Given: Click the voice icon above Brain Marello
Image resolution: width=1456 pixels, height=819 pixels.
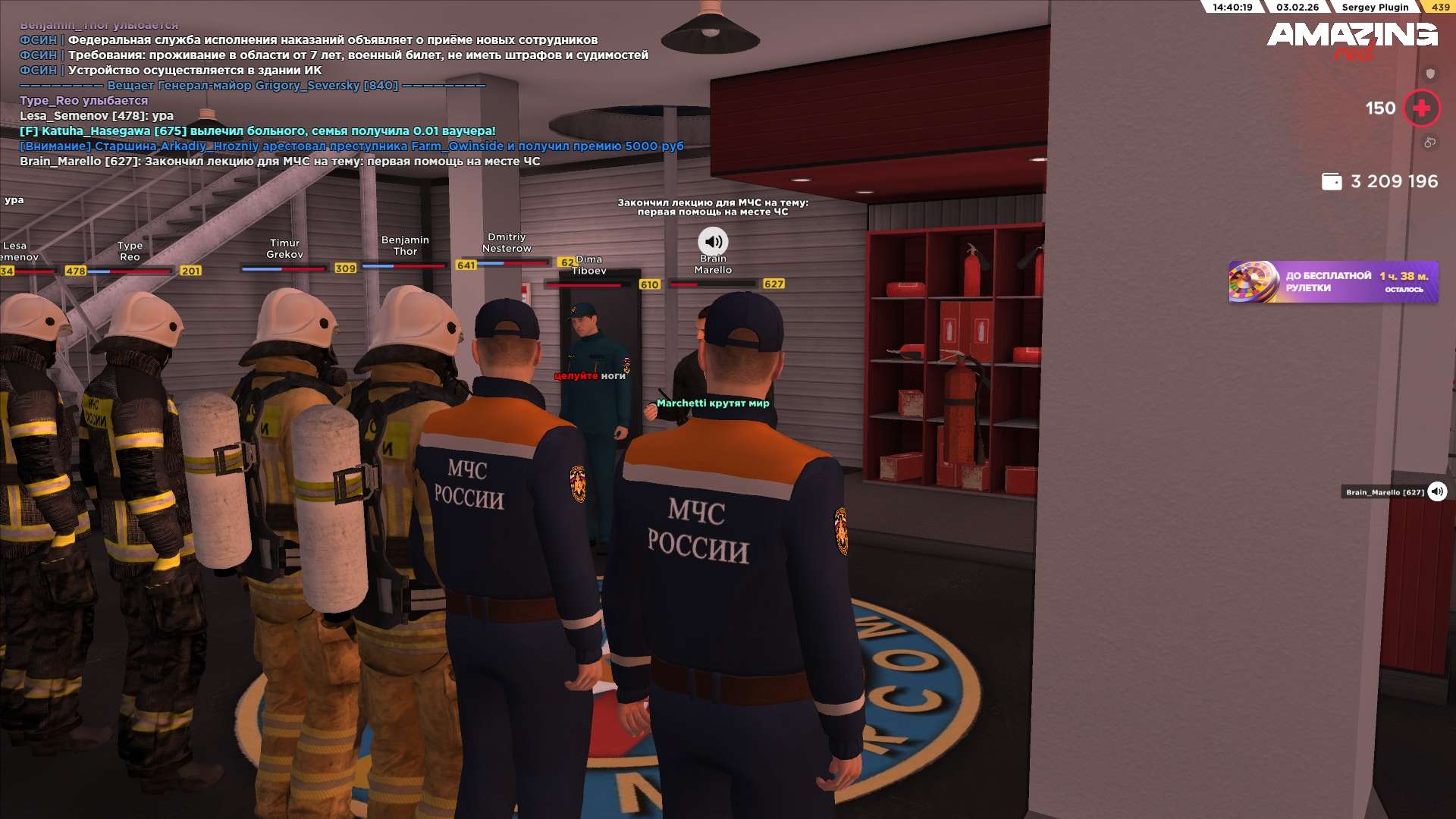Looking at the screenshot, I should 713,242.
